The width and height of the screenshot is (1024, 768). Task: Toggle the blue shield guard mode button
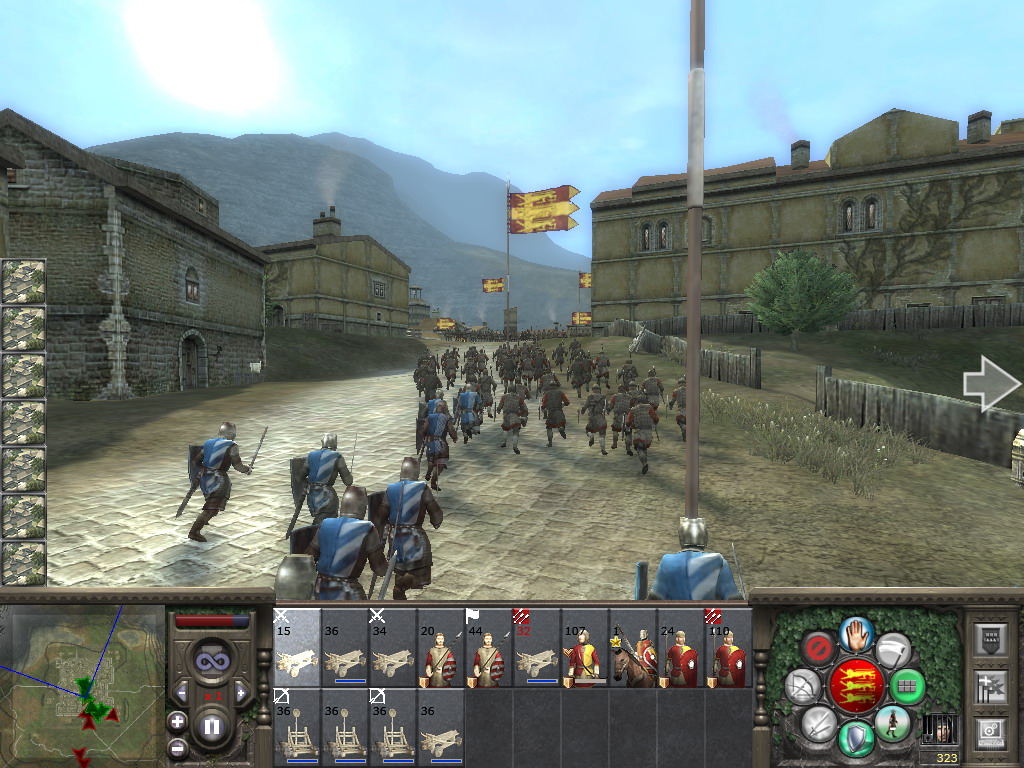(x=853, y=738)
